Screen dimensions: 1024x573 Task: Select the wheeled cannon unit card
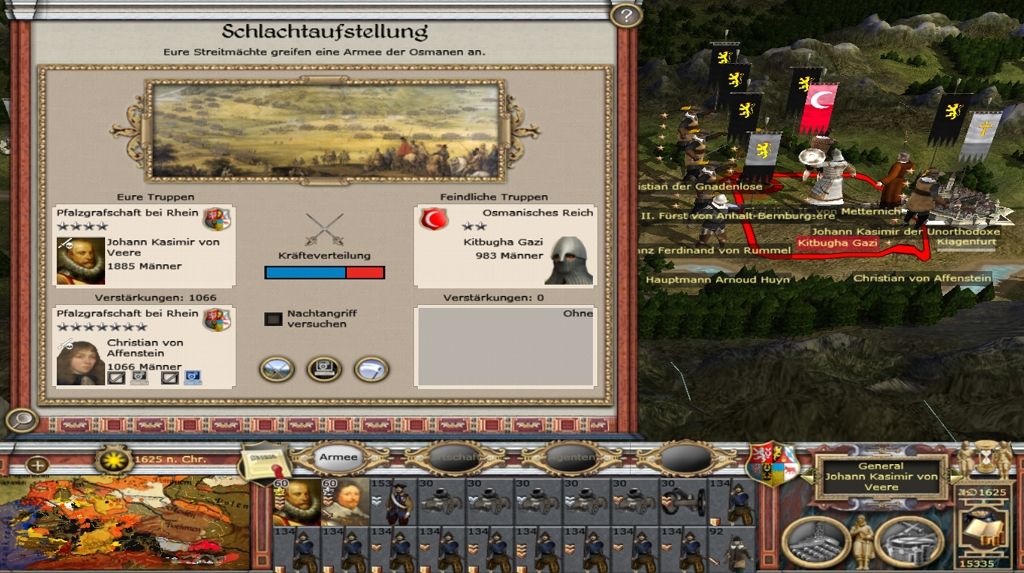(684, 502)
